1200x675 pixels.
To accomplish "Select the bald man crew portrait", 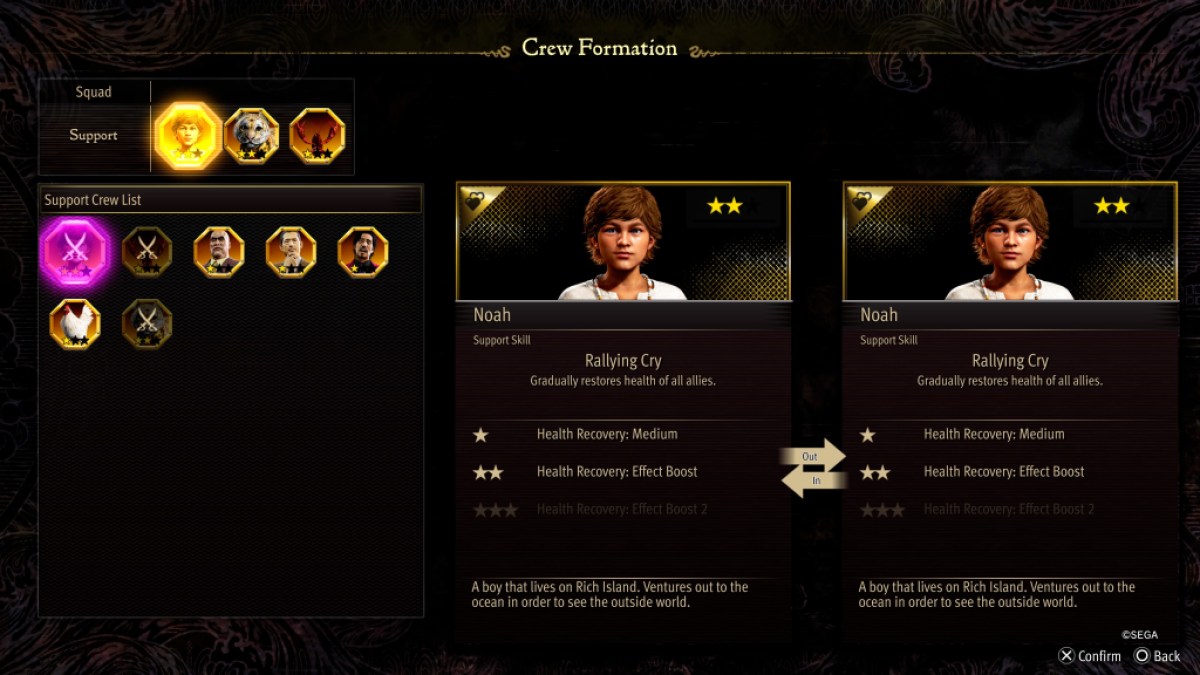I will (219, 252).
